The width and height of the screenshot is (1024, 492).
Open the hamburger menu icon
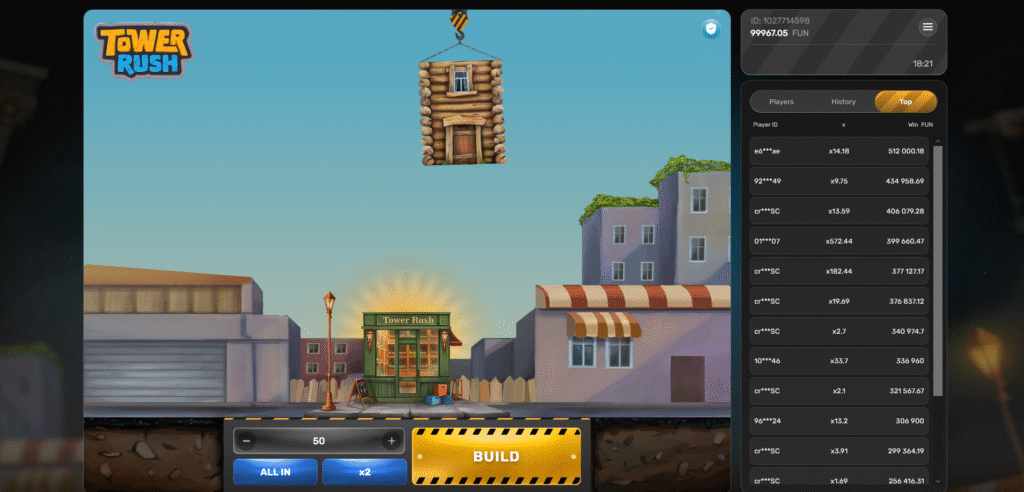pyautogui.click(x=928, y=27)
